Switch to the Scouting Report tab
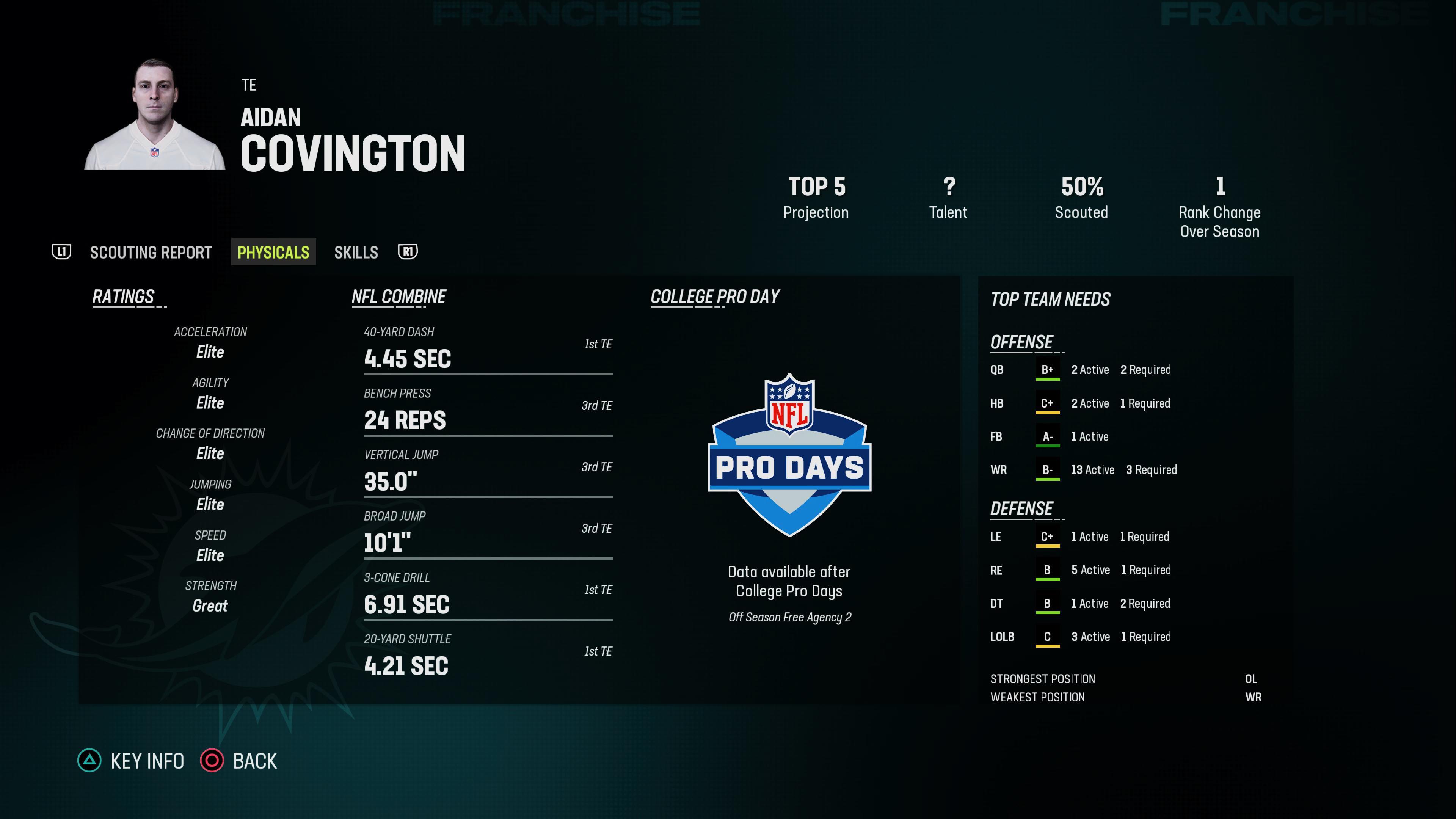1456x819 pixels. pos(151,253)
